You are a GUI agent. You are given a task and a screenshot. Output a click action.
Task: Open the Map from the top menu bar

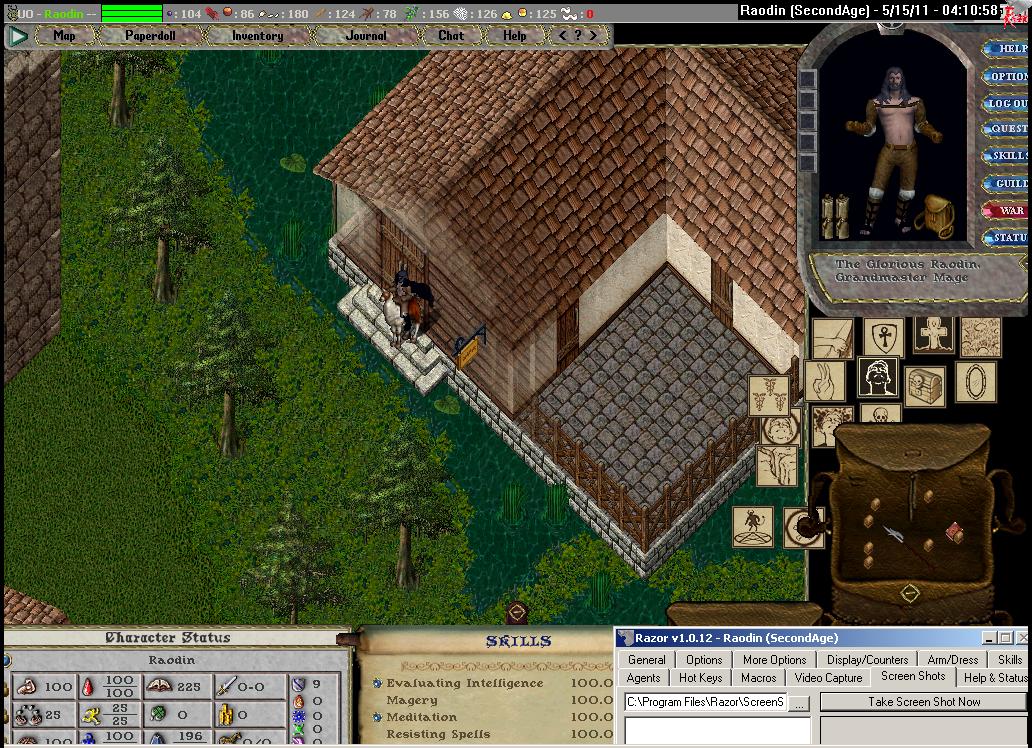[x=64, y=36]
